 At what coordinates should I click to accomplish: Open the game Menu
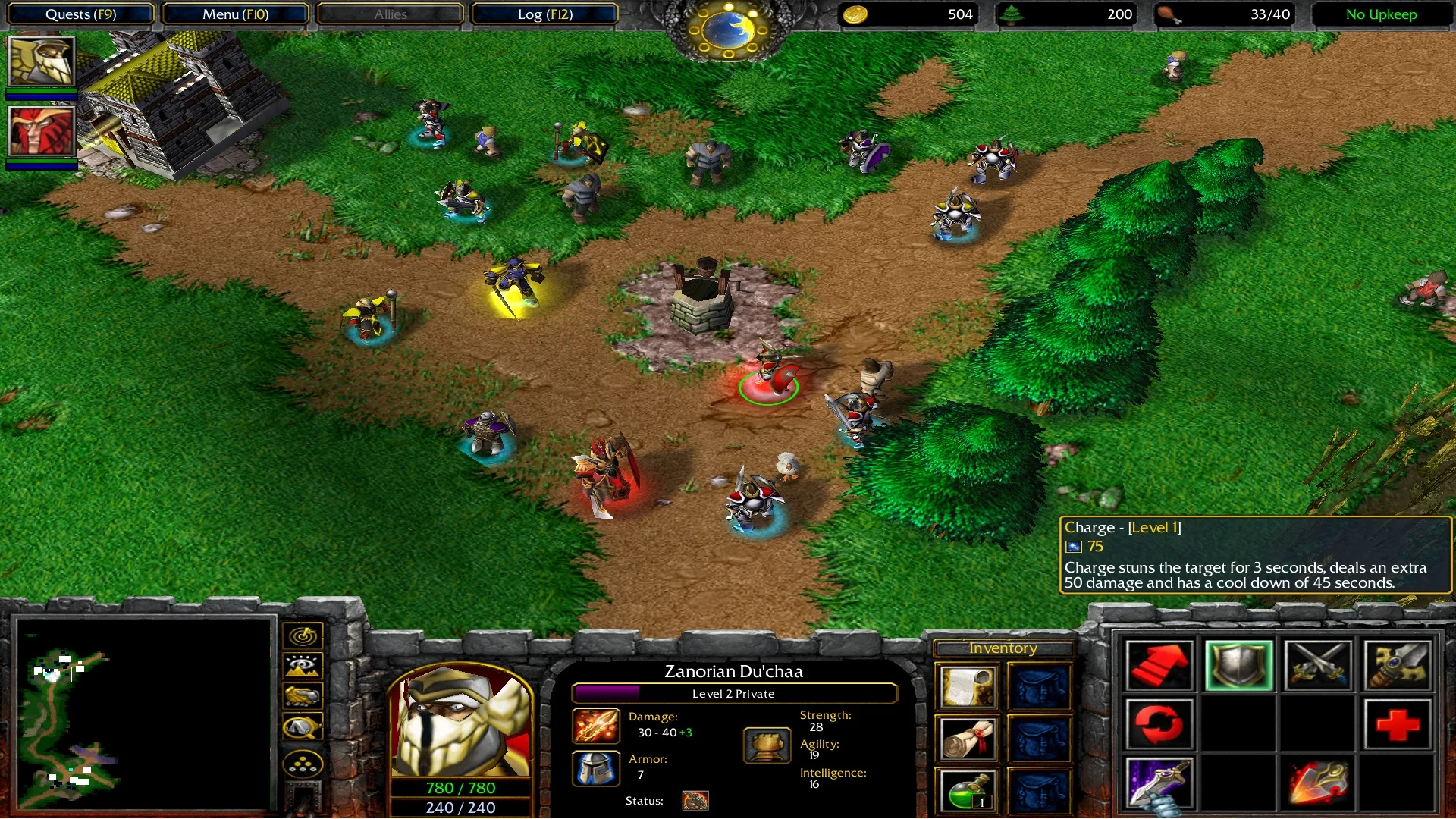235,14
